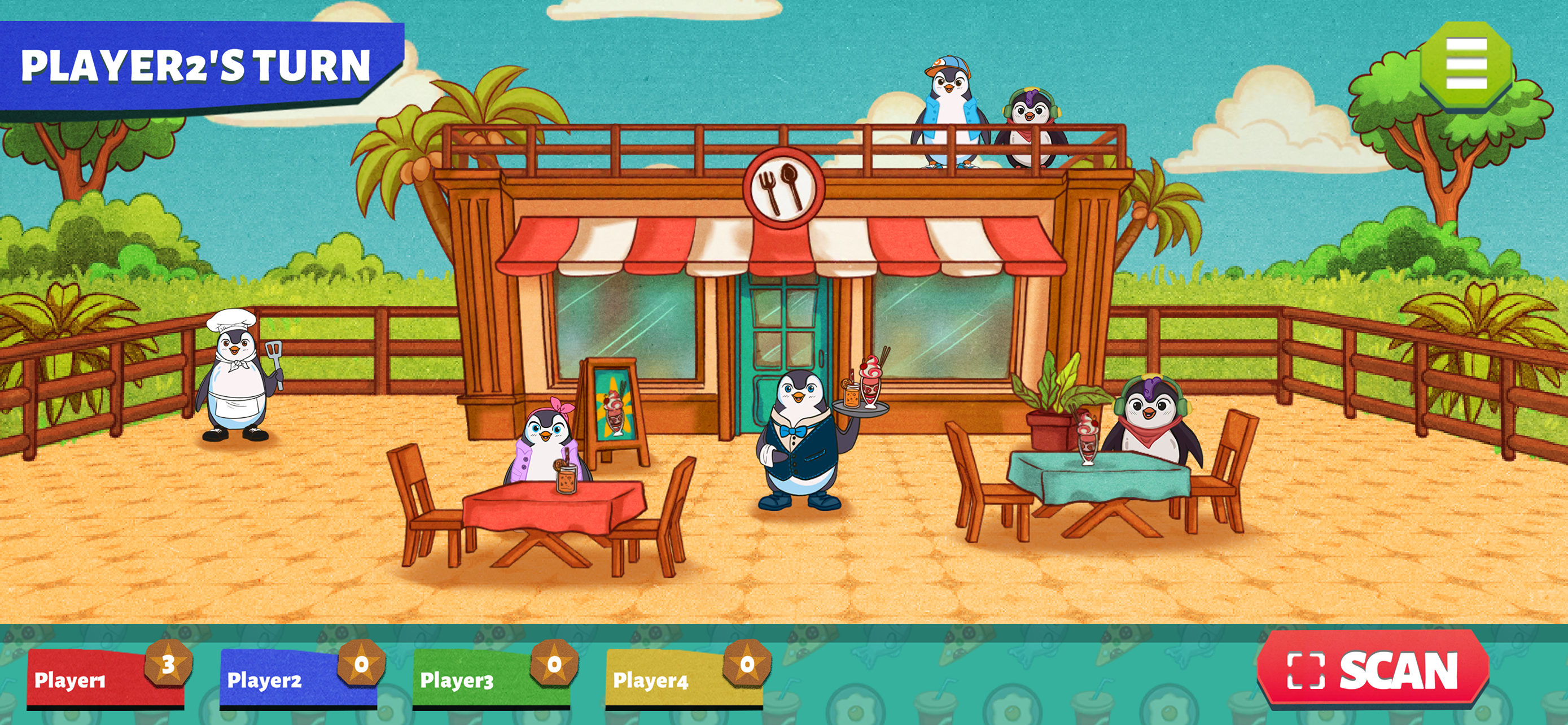
Task: Choose the blue Player2 score tab
Action: (297, 679)
